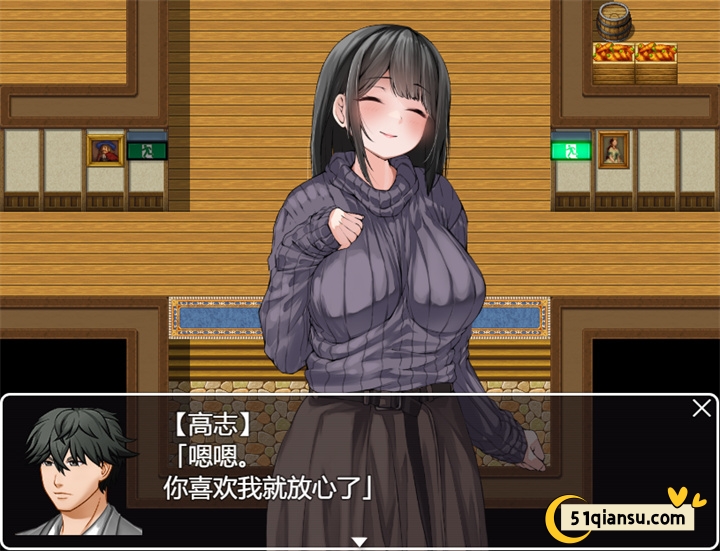Advance dialogue with the down arrow indicator

359,542
